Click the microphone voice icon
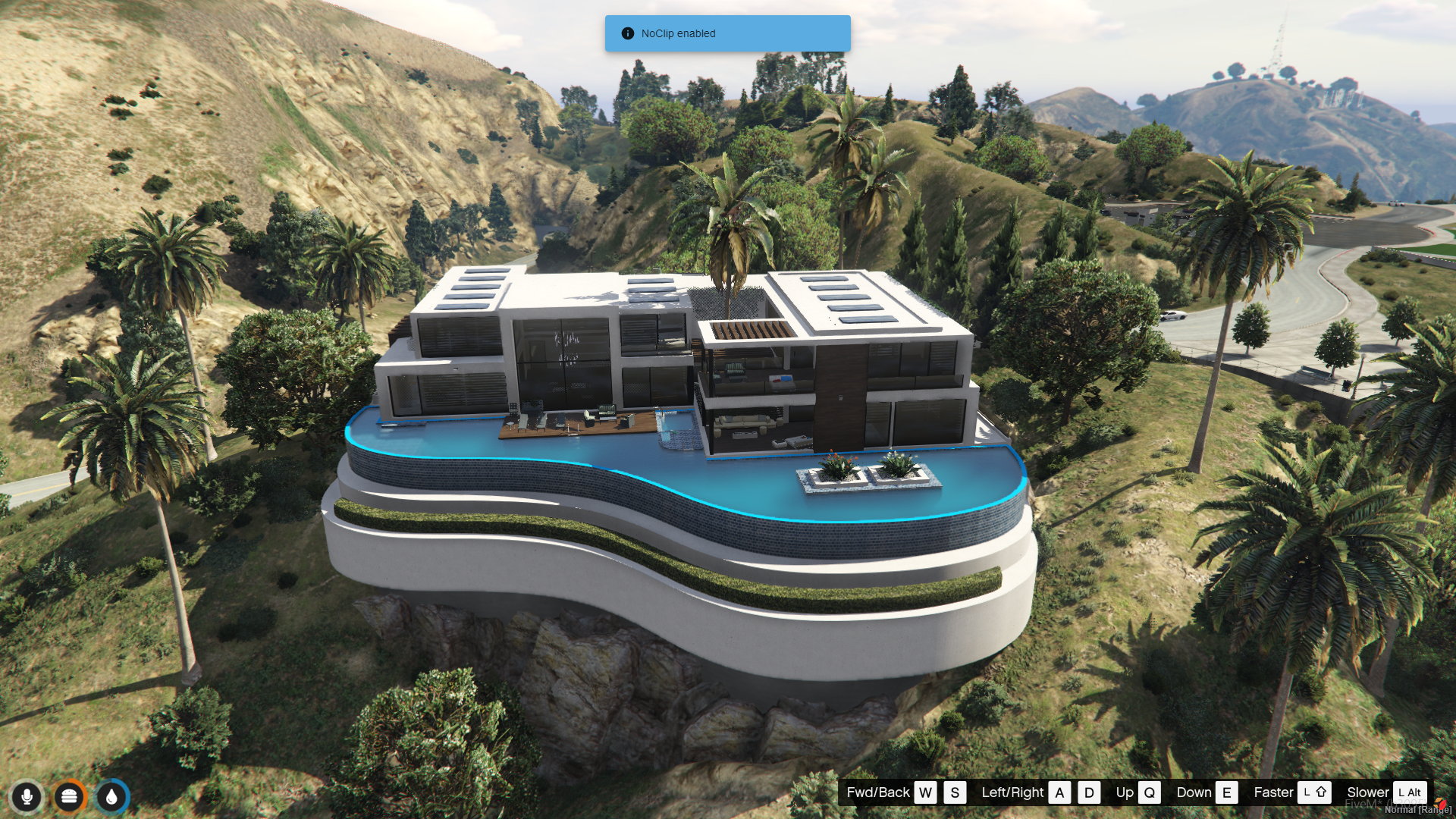The height and width of the screenshot is (819, 1456). 27,796
